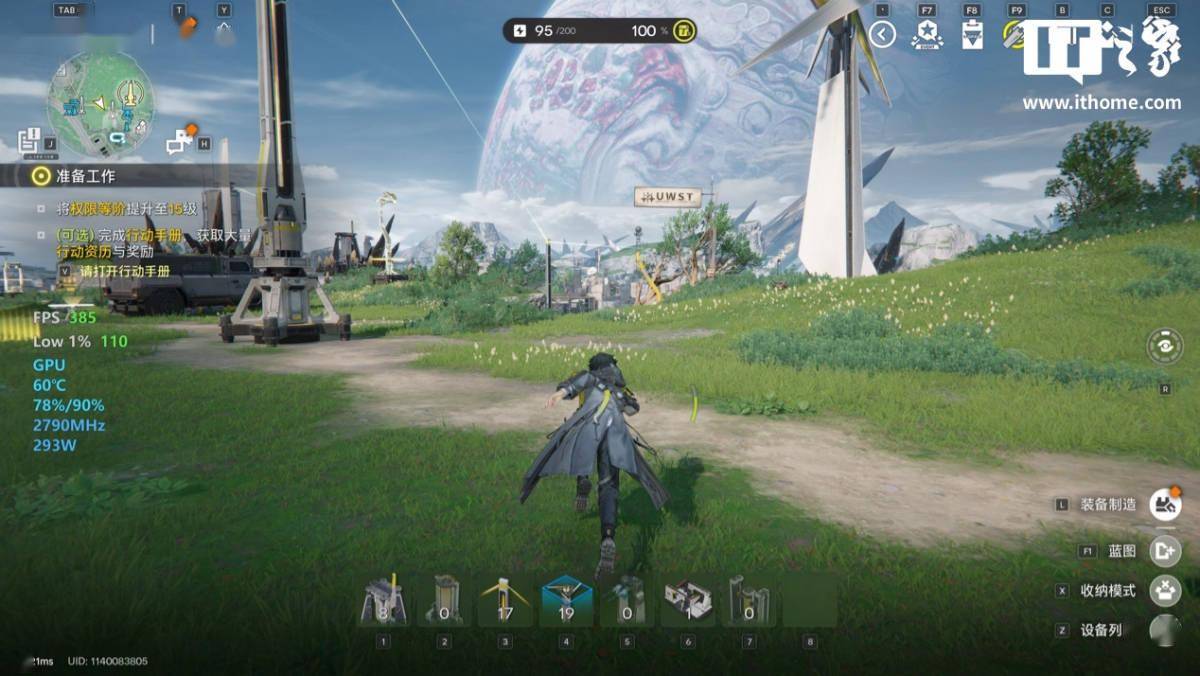The width and height of the screenshot is (1200, 676).
Task: Select the hotbar facility slot numbered 5
Action: coord(627,602)
